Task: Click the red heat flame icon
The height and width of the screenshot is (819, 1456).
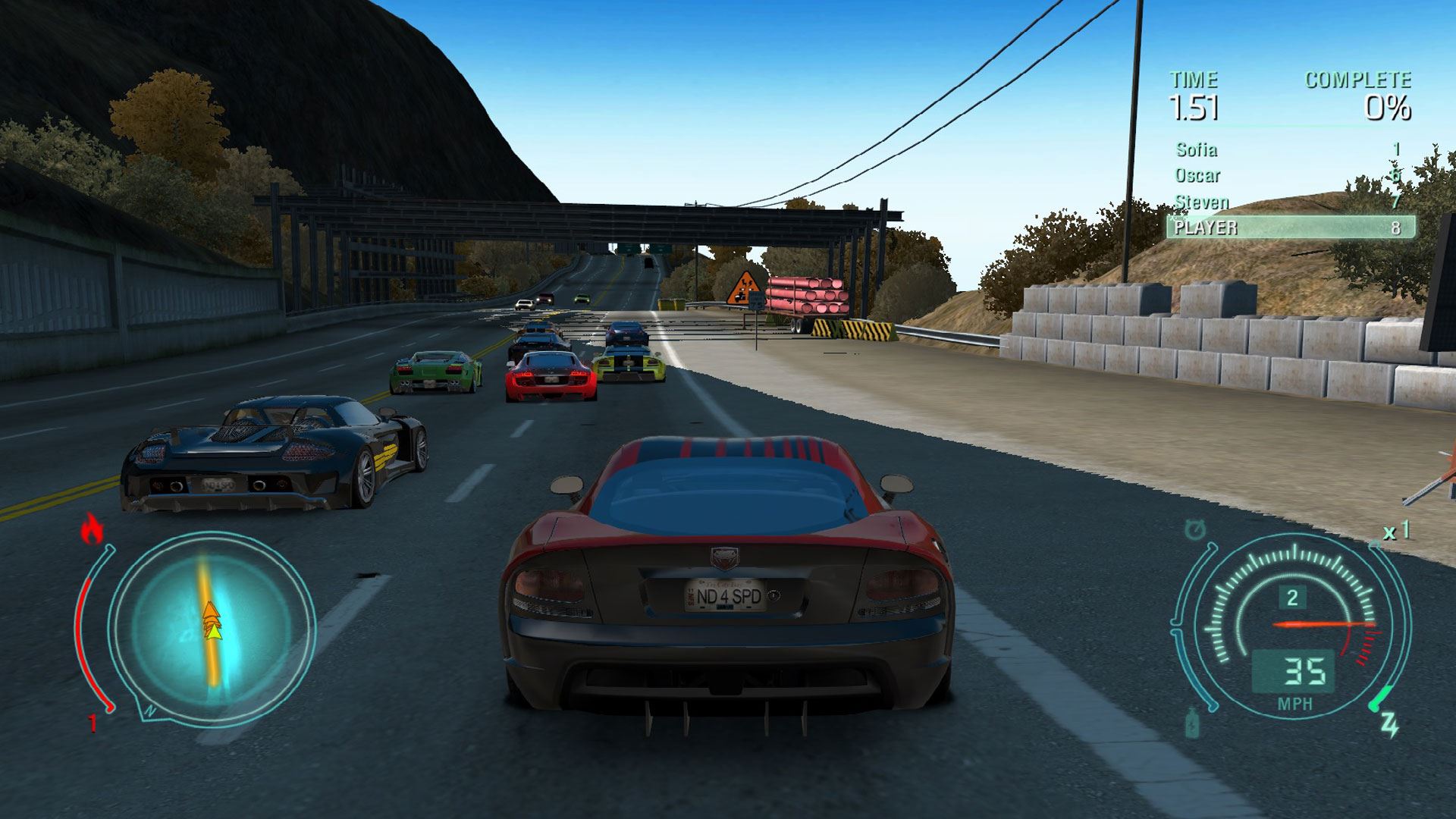Action: [92, 529]
